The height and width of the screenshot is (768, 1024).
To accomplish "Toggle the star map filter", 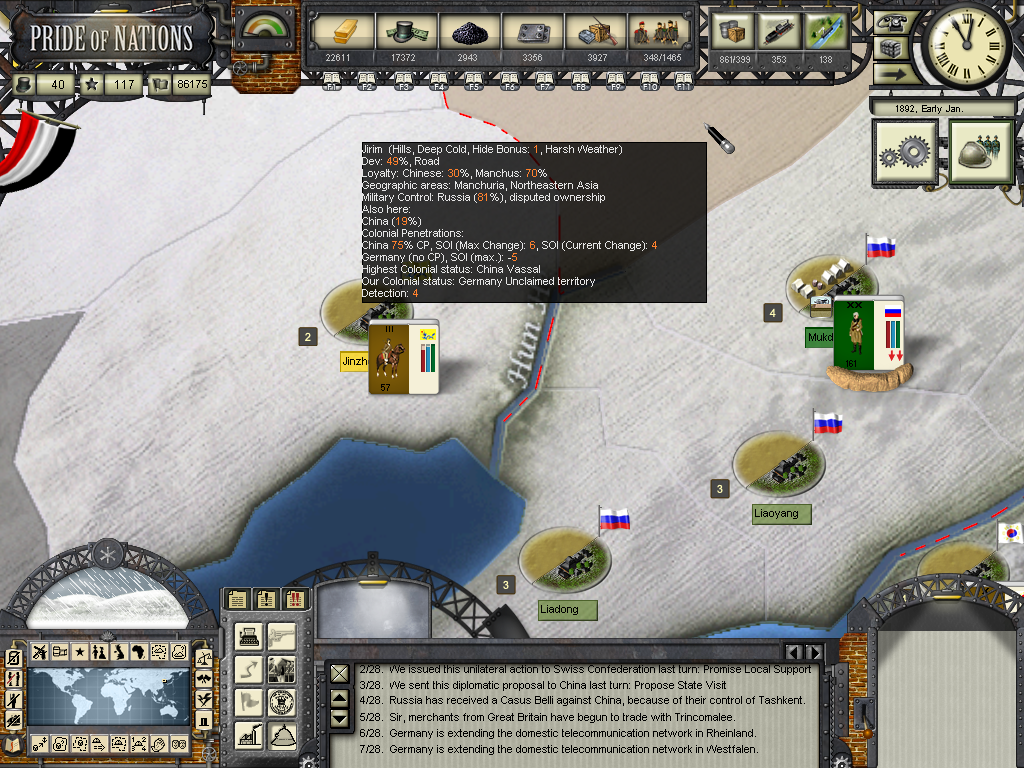I will tap(79, 652).
